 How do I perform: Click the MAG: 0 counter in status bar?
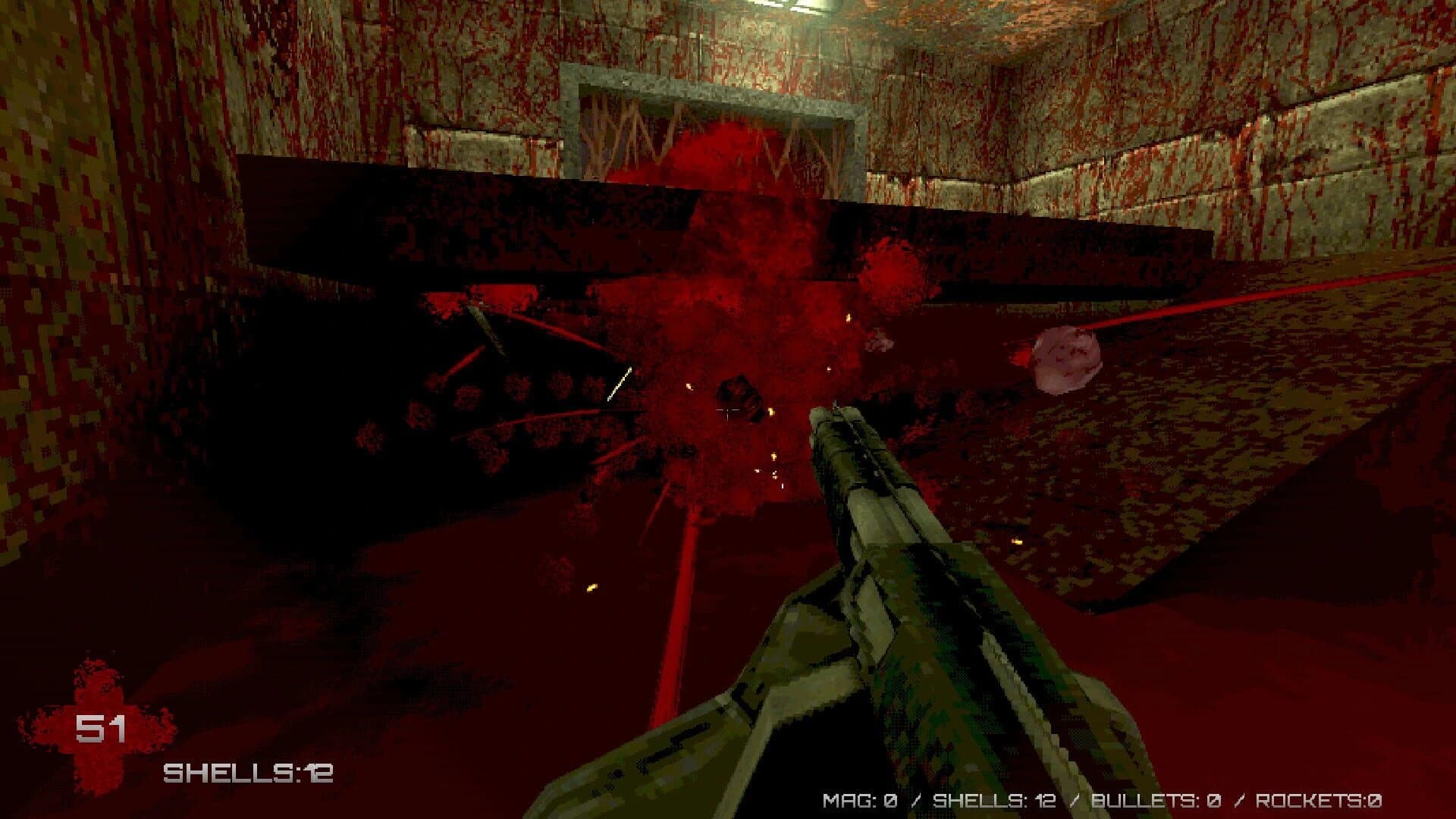861,800
